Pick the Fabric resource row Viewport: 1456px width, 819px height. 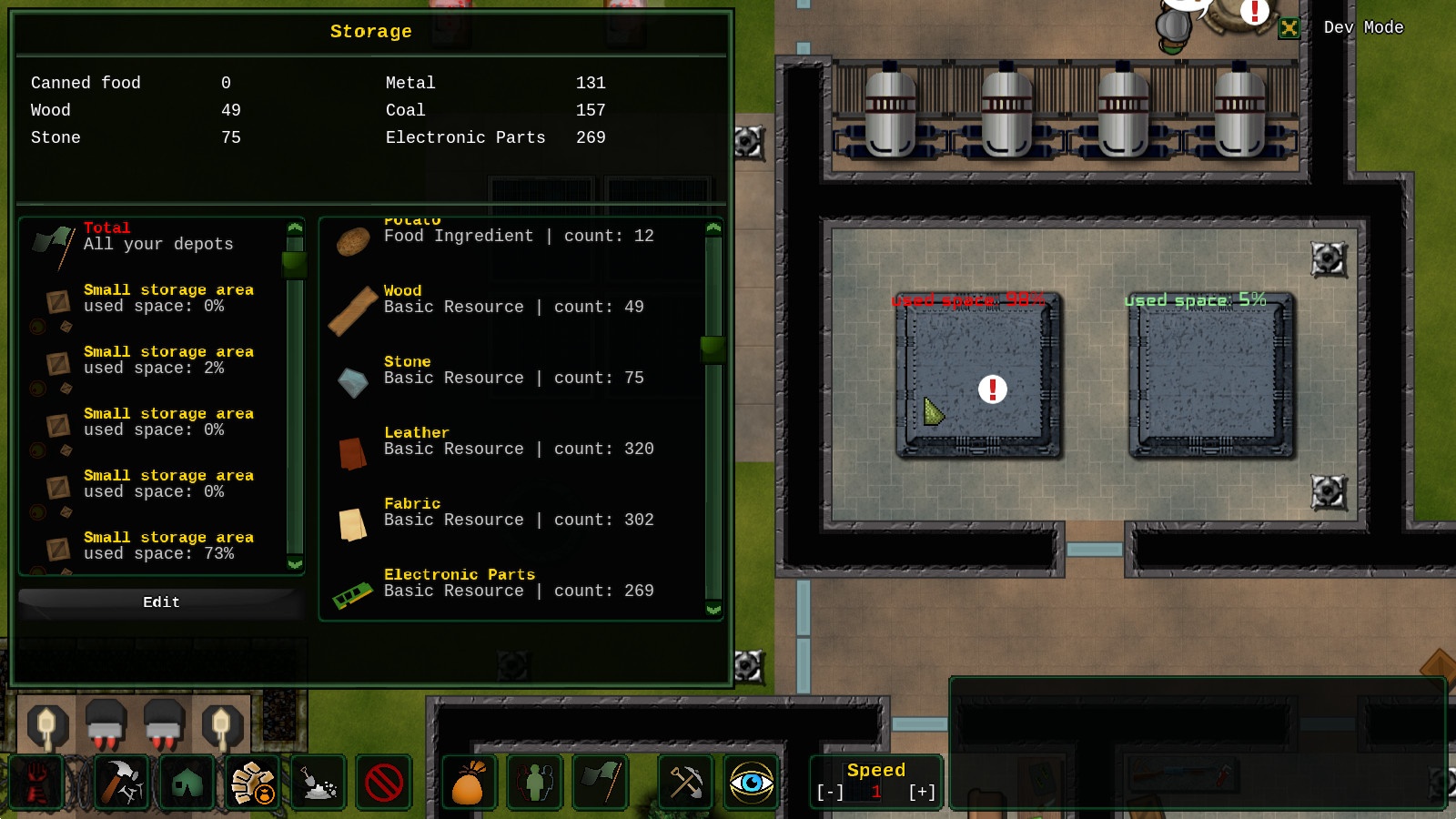[512, 513]
